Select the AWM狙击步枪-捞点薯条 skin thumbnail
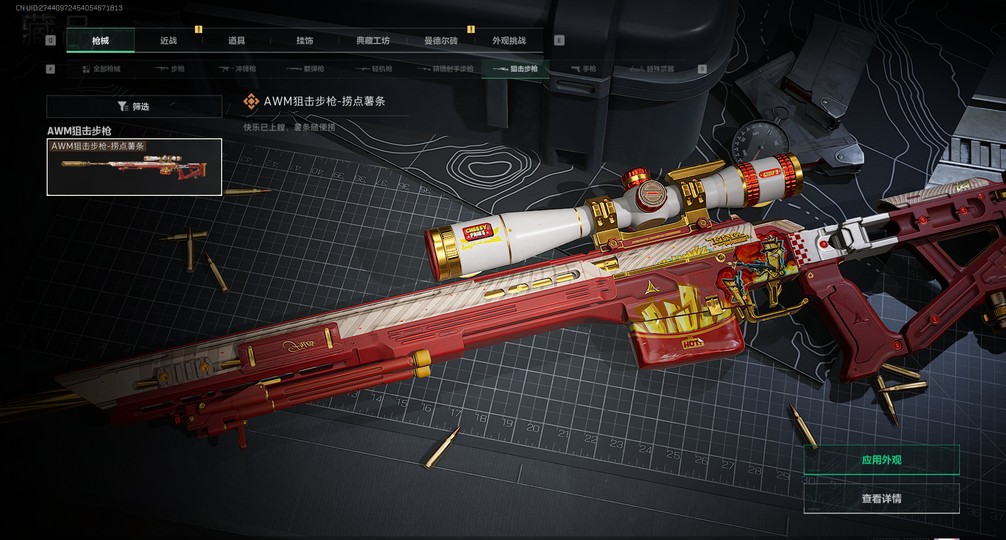Screen dimensions: 1006x540 (134, 167)
